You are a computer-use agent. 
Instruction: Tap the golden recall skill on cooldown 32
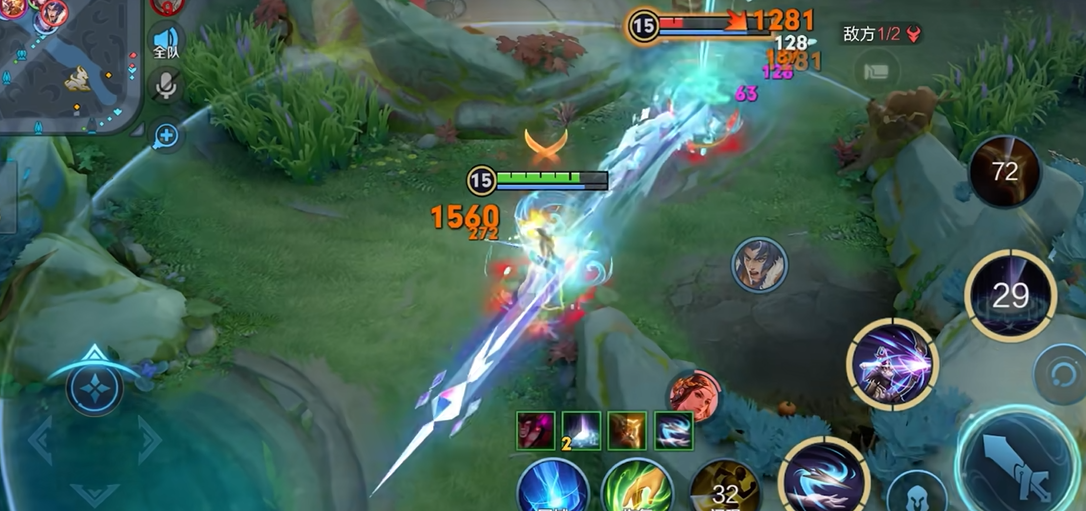tap(723, 490)
